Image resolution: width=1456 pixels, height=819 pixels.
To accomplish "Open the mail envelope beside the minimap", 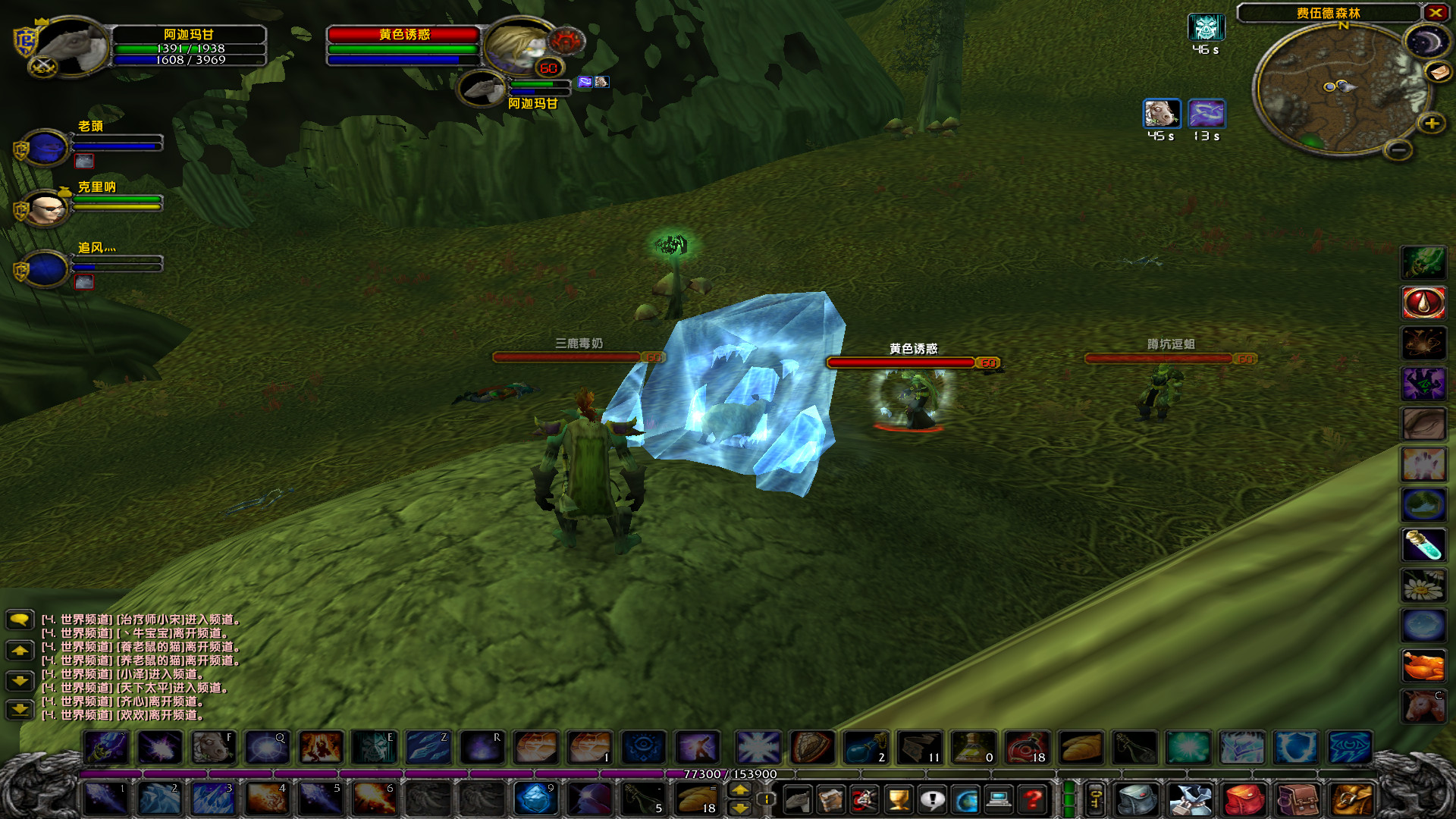I will click(1439, 72).
